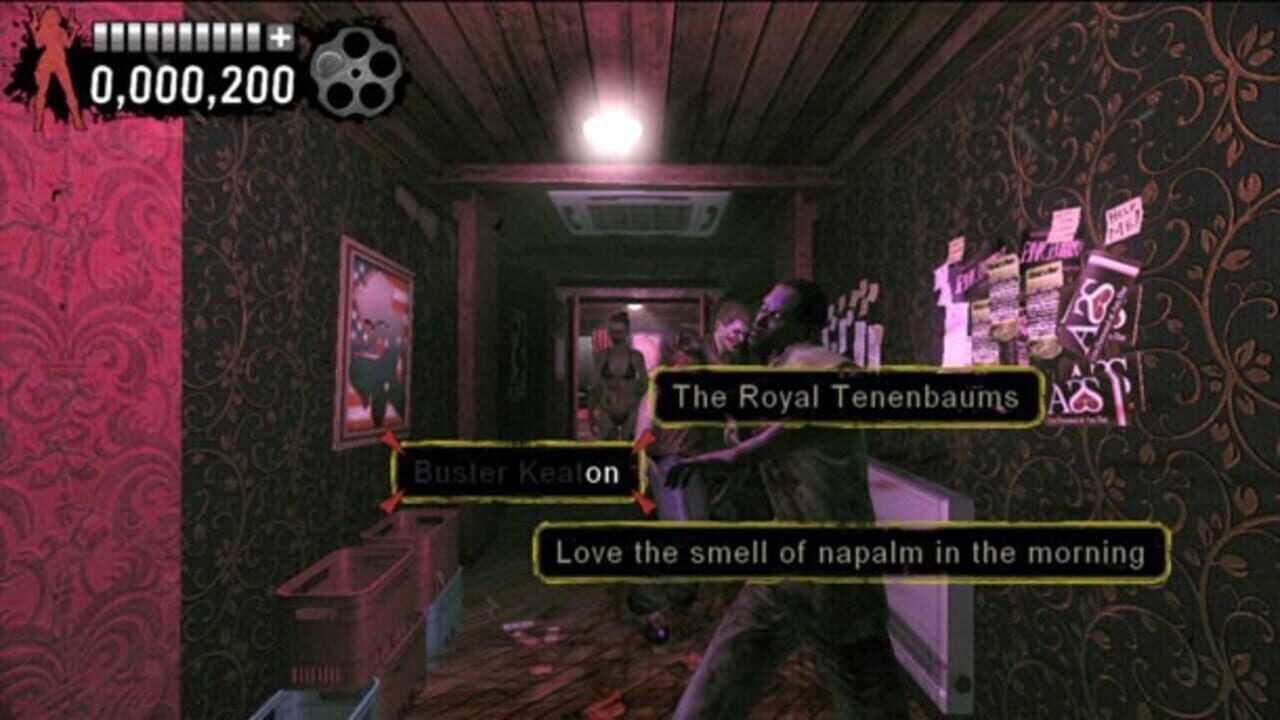Click the revolver cylinder ammo icon
This screenshot has height=720, width=1280.
click(x=345, y=70)
